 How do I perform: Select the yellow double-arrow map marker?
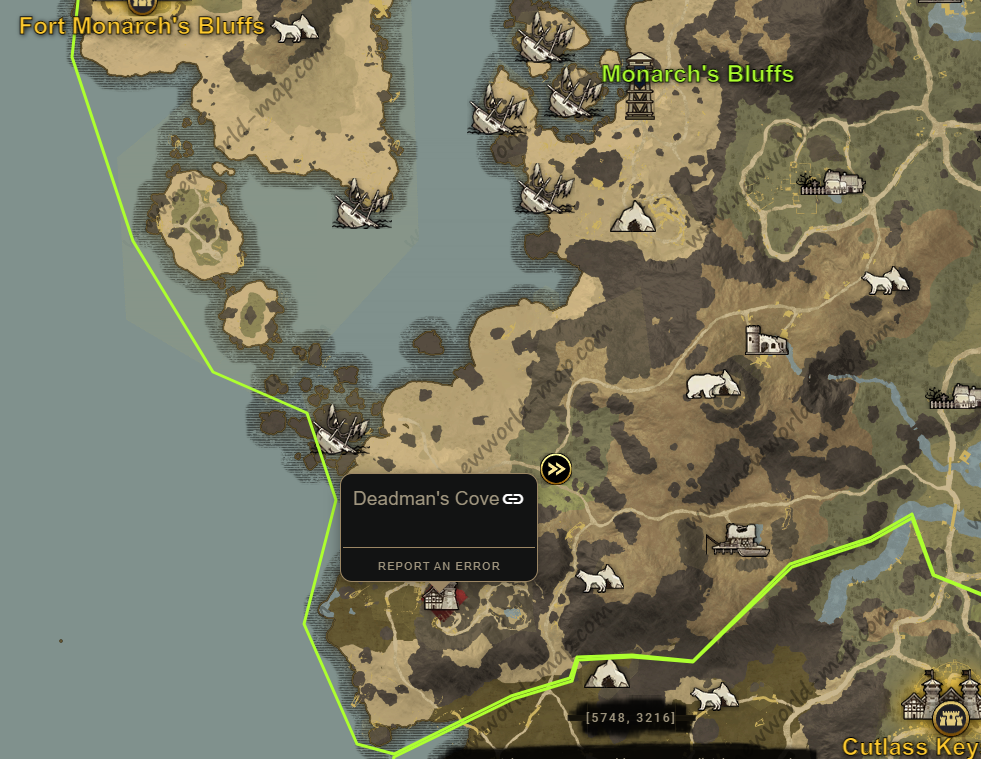point(556,468)
